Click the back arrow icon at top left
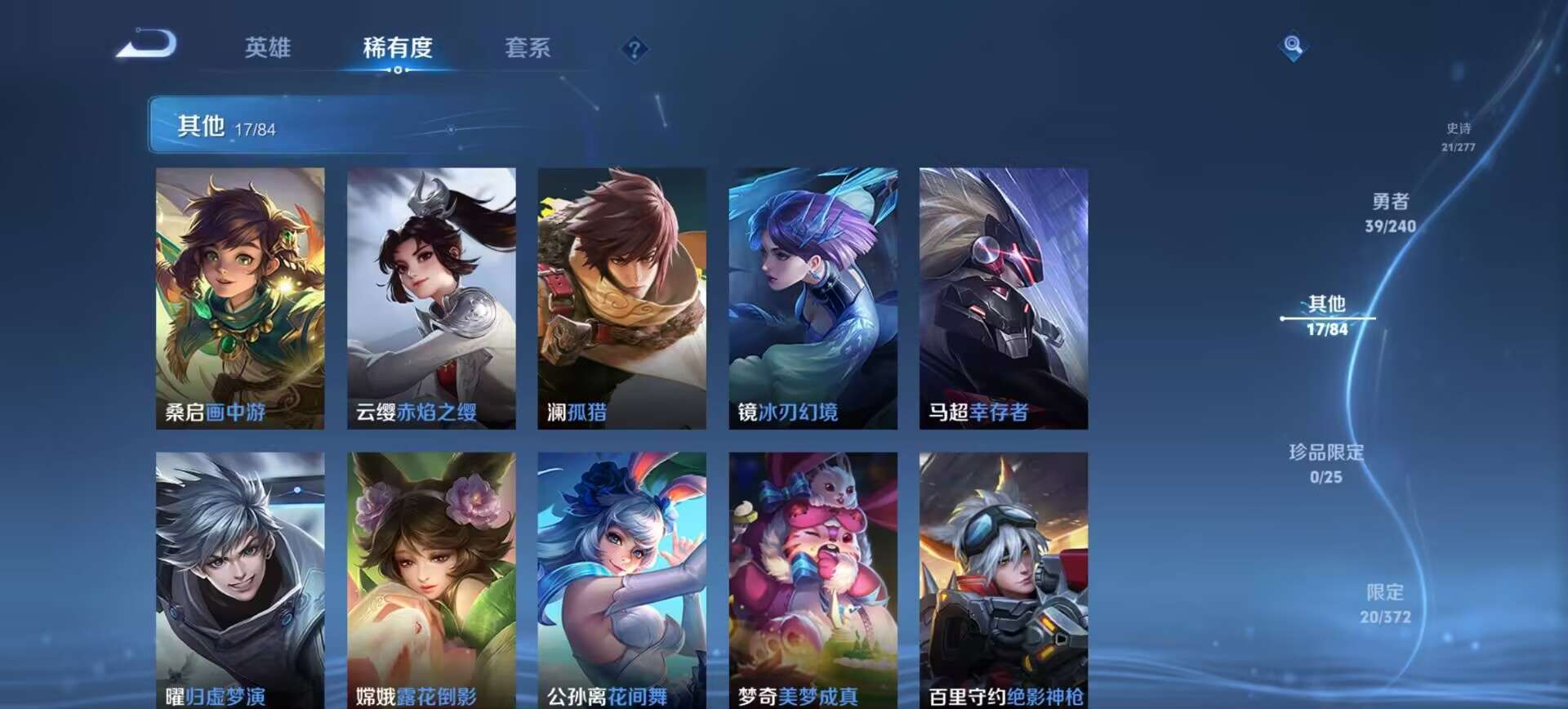The image size is (1568, 709). click(x=145, y=47)
